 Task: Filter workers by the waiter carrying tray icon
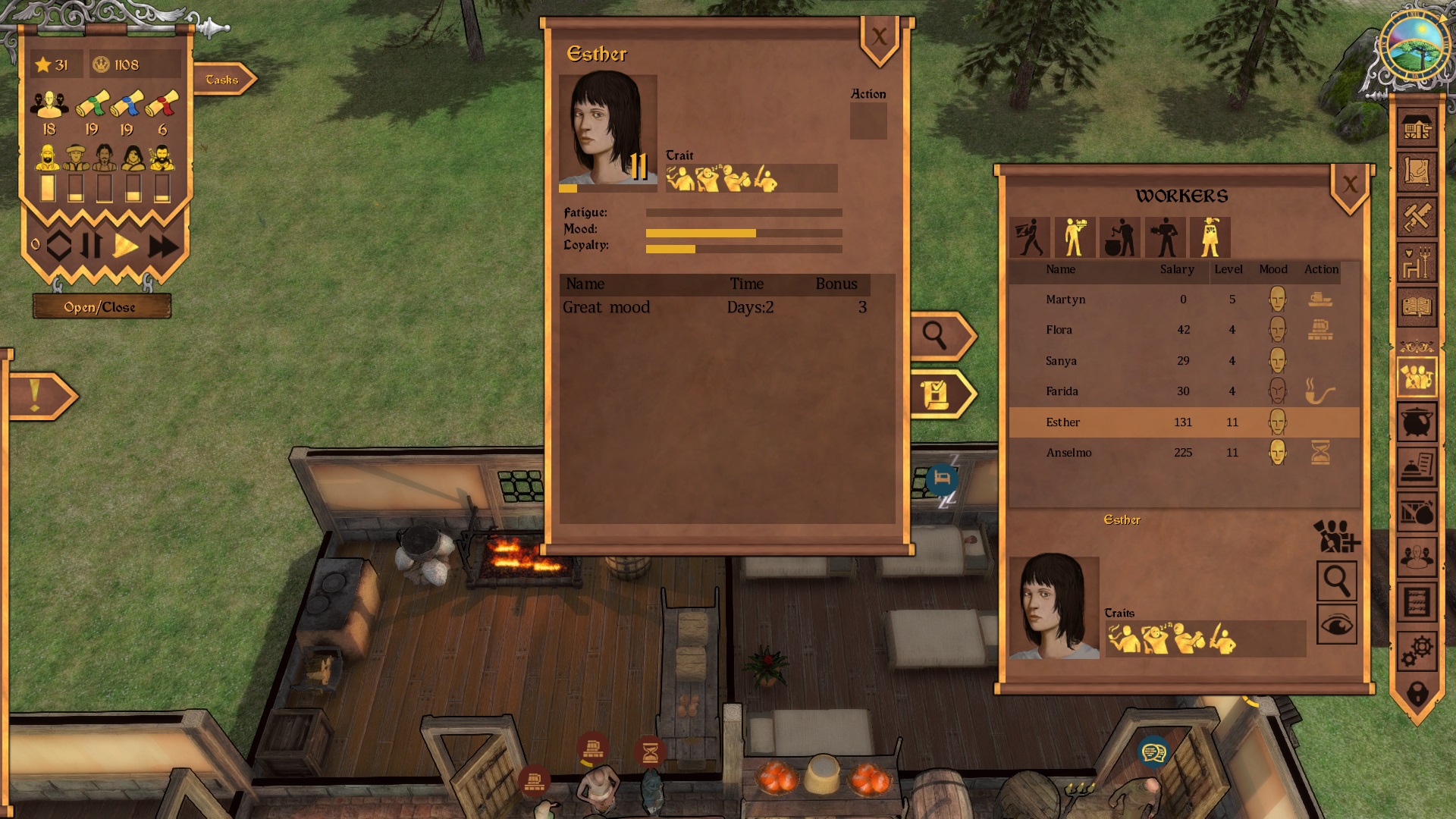coord(1075,237)
